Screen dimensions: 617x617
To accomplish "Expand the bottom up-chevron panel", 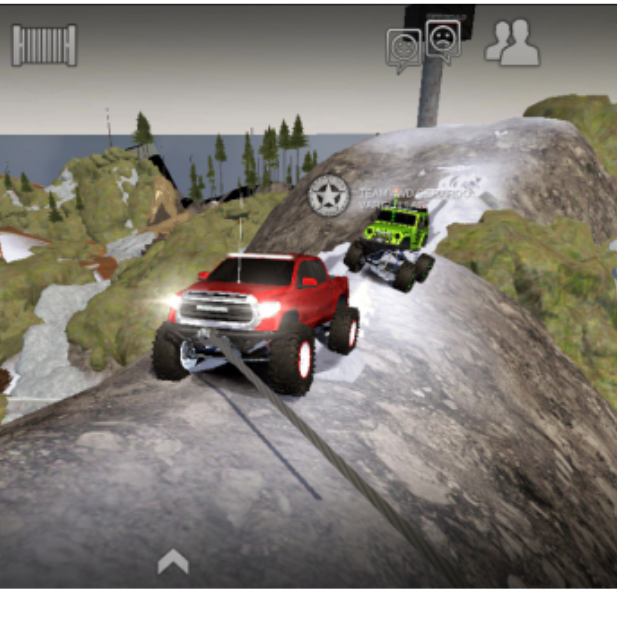I will pos(173,563).
